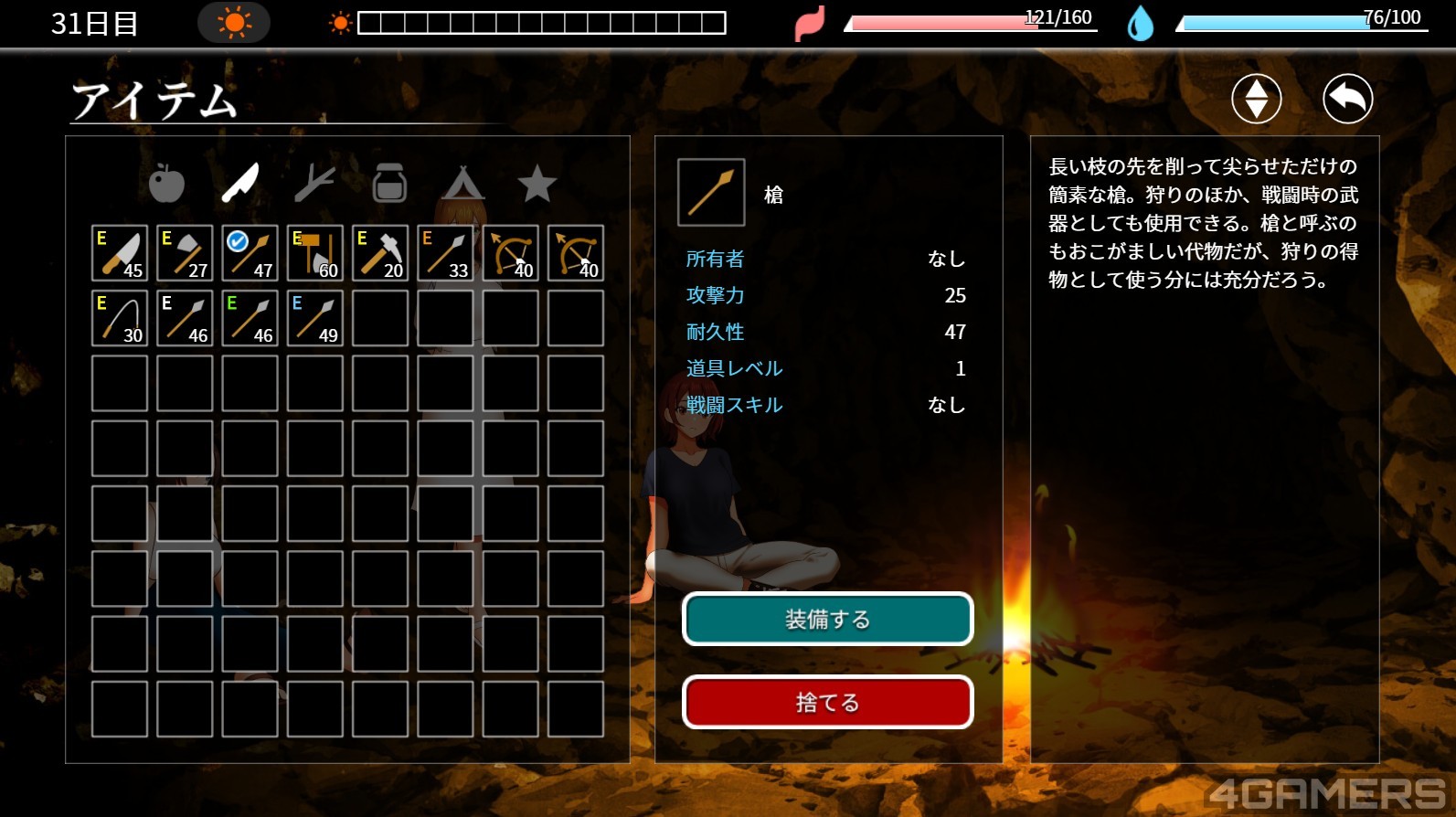This screenshot has height=817, width=1456.
Task: Choose the stone spear with durability 33
Action: 445,253
